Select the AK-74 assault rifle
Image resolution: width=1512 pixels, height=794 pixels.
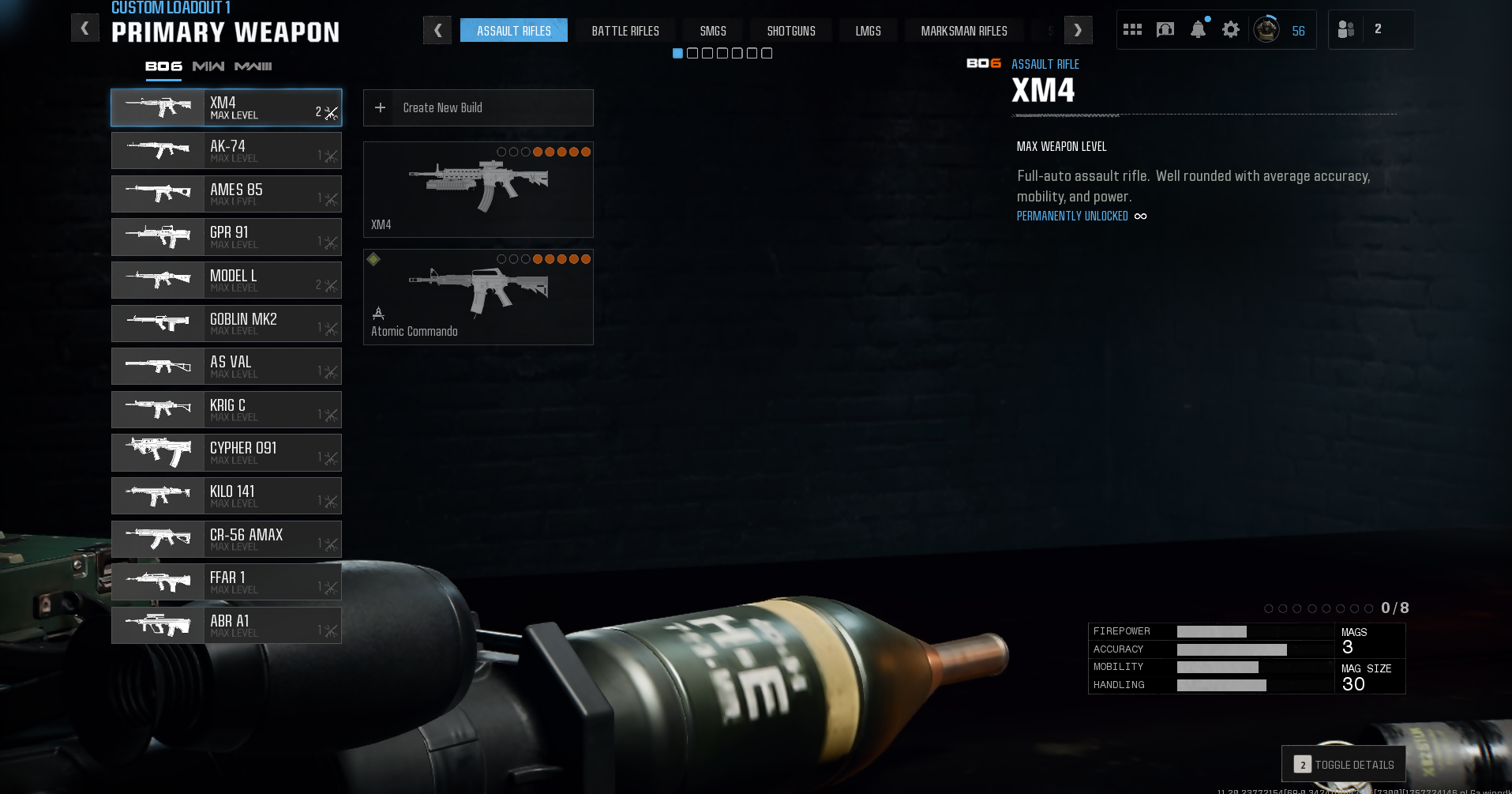tap(226, 150)
